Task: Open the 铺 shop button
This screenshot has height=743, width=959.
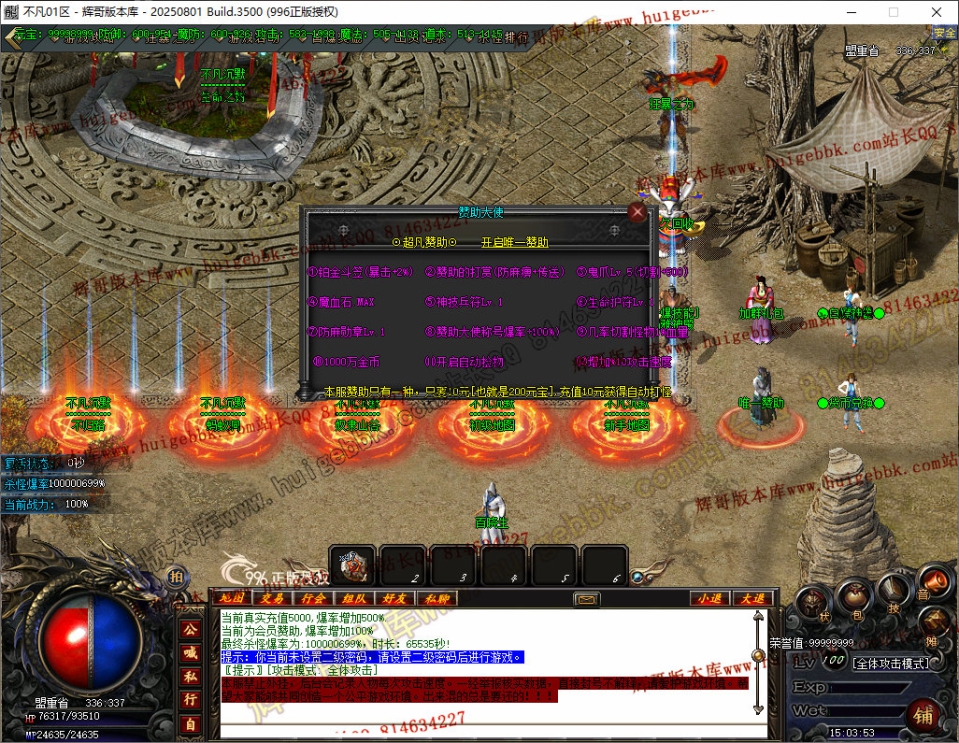Action: (x=923, y=716)
